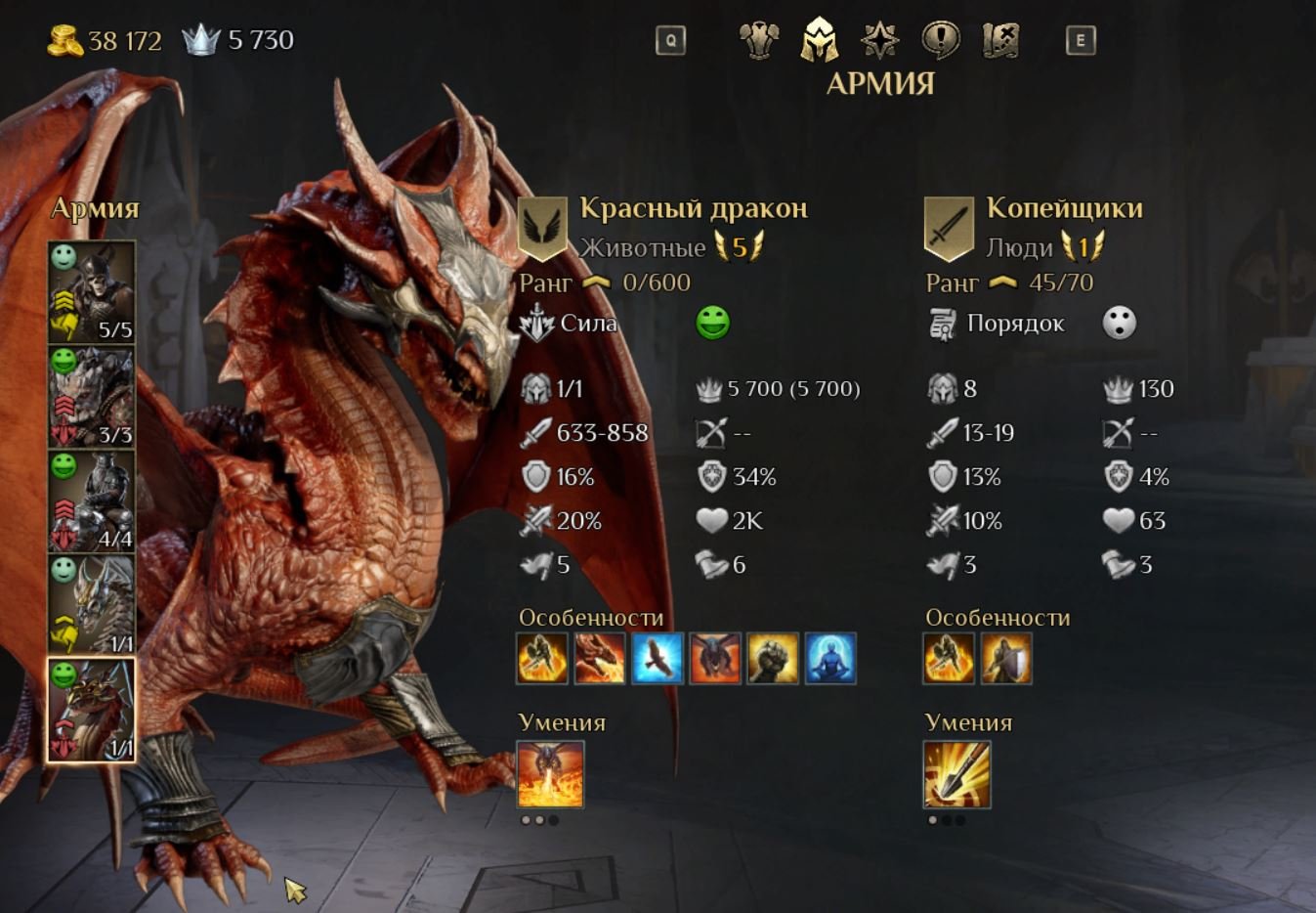
Task: Inspect the spearmen's shield-bearer trait icon
Action: pos(1006,658)
